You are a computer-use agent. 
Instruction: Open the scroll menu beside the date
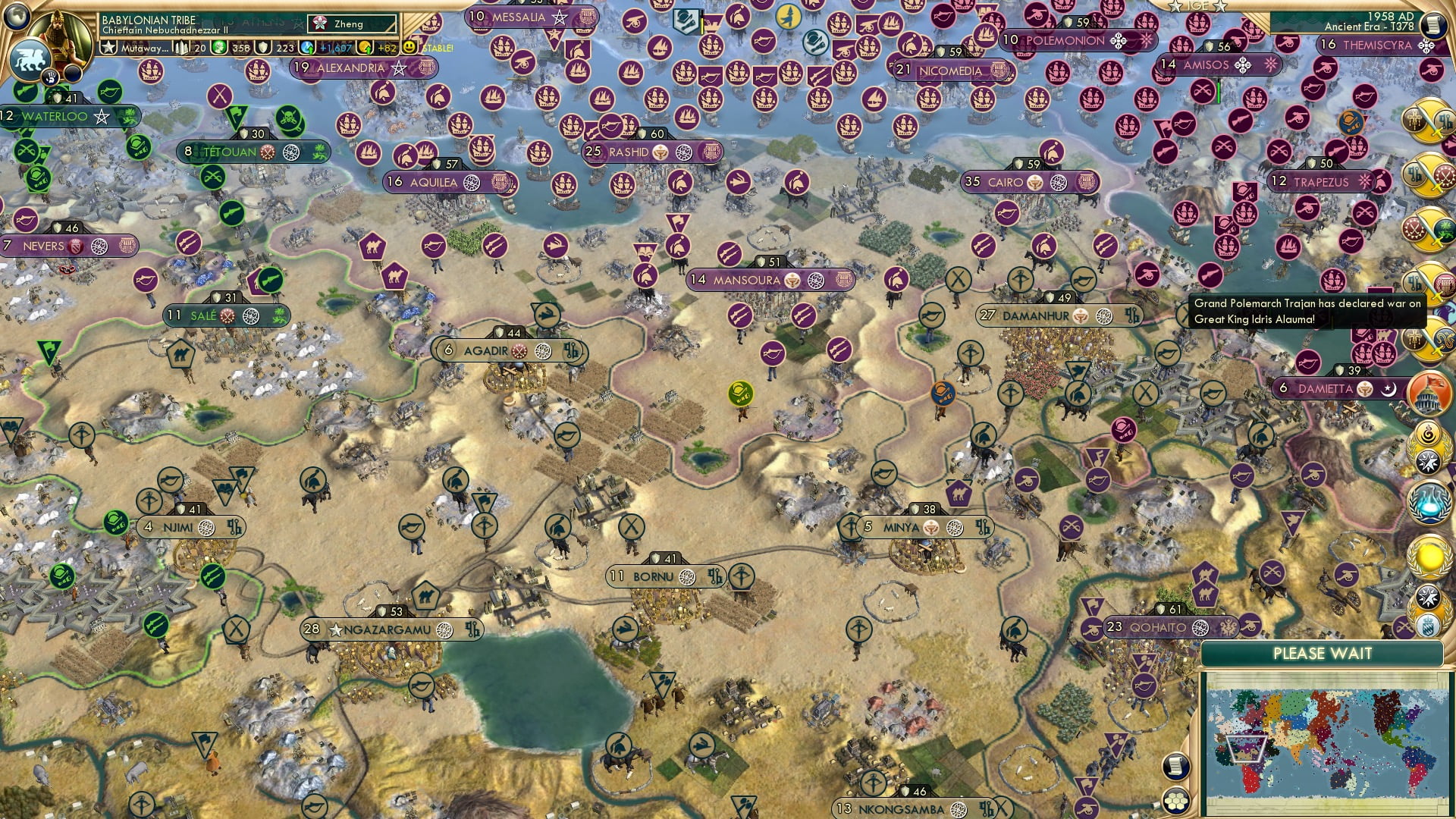click(x=1432, y=24)
